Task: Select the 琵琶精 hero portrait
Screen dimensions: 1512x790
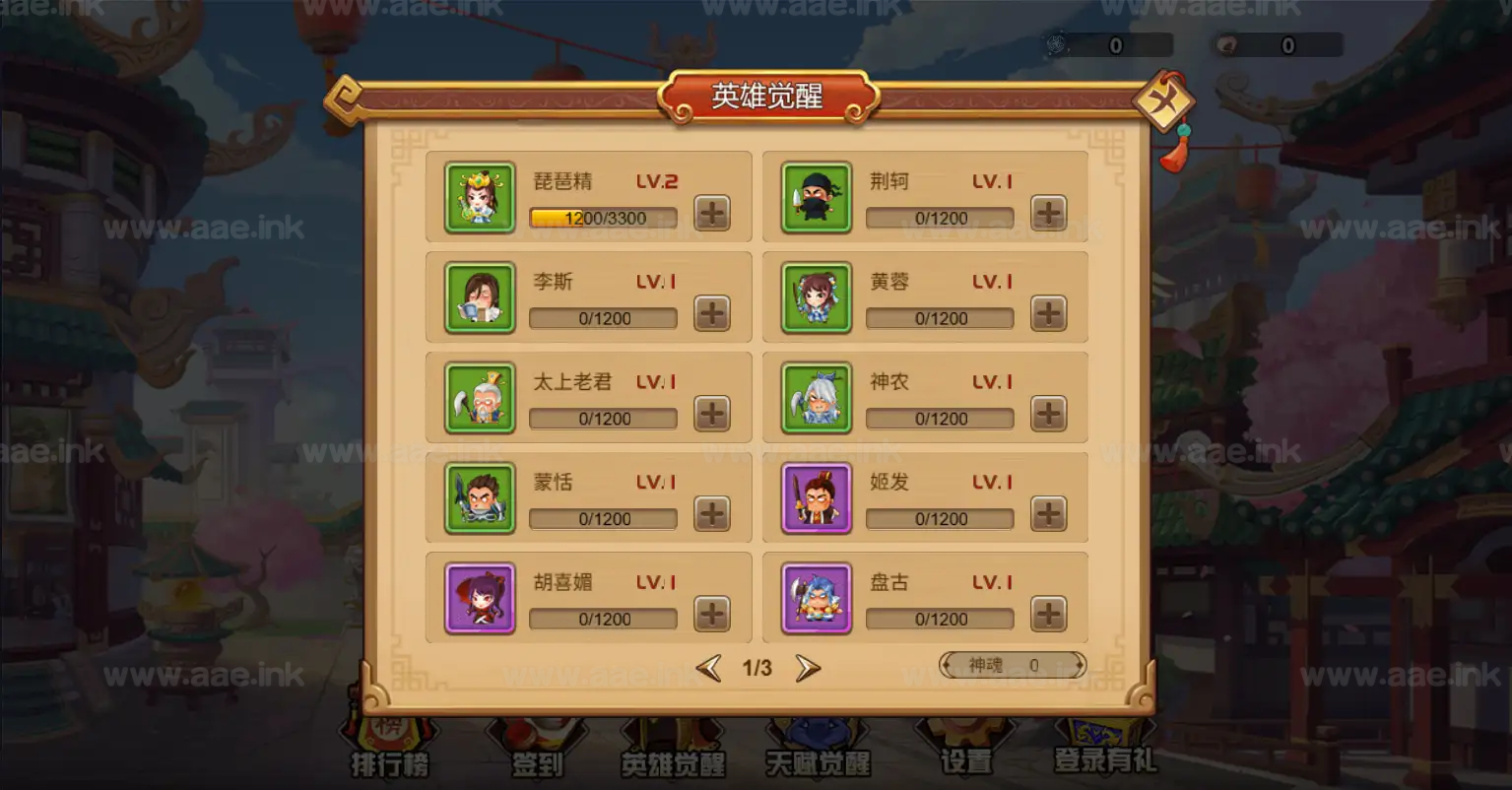Action: [479, 197]
